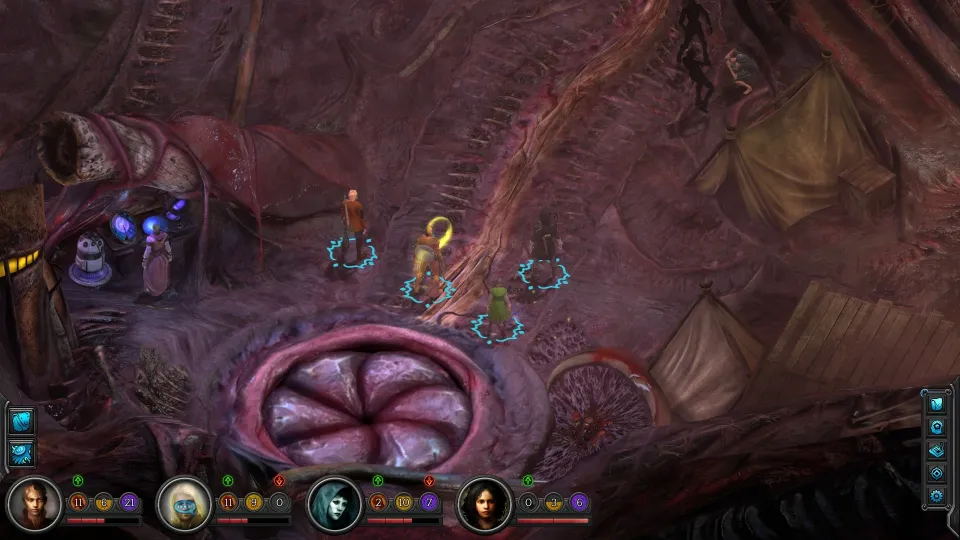Screen dimensions: 960x540
Task: Open the inventory bag icon
Action: click(937, 404)
